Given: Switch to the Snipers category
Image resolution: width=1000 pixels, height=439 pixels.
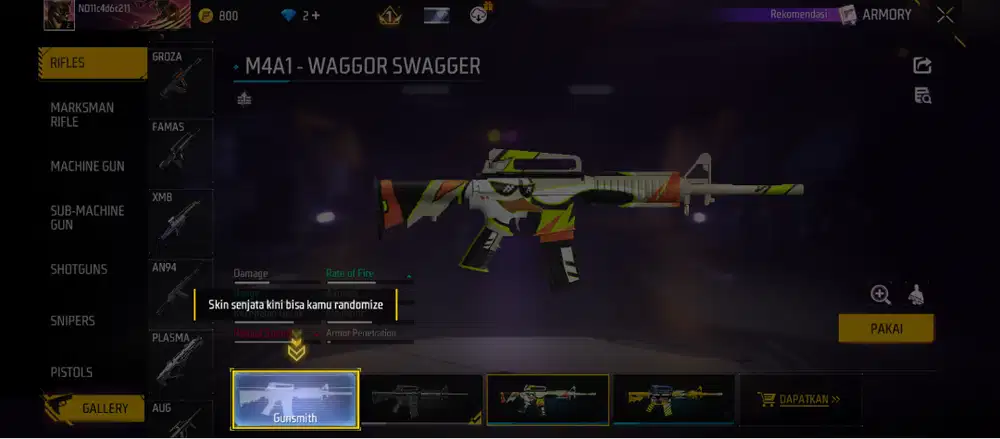Looking at the screenshot, I should coord(73,321).
